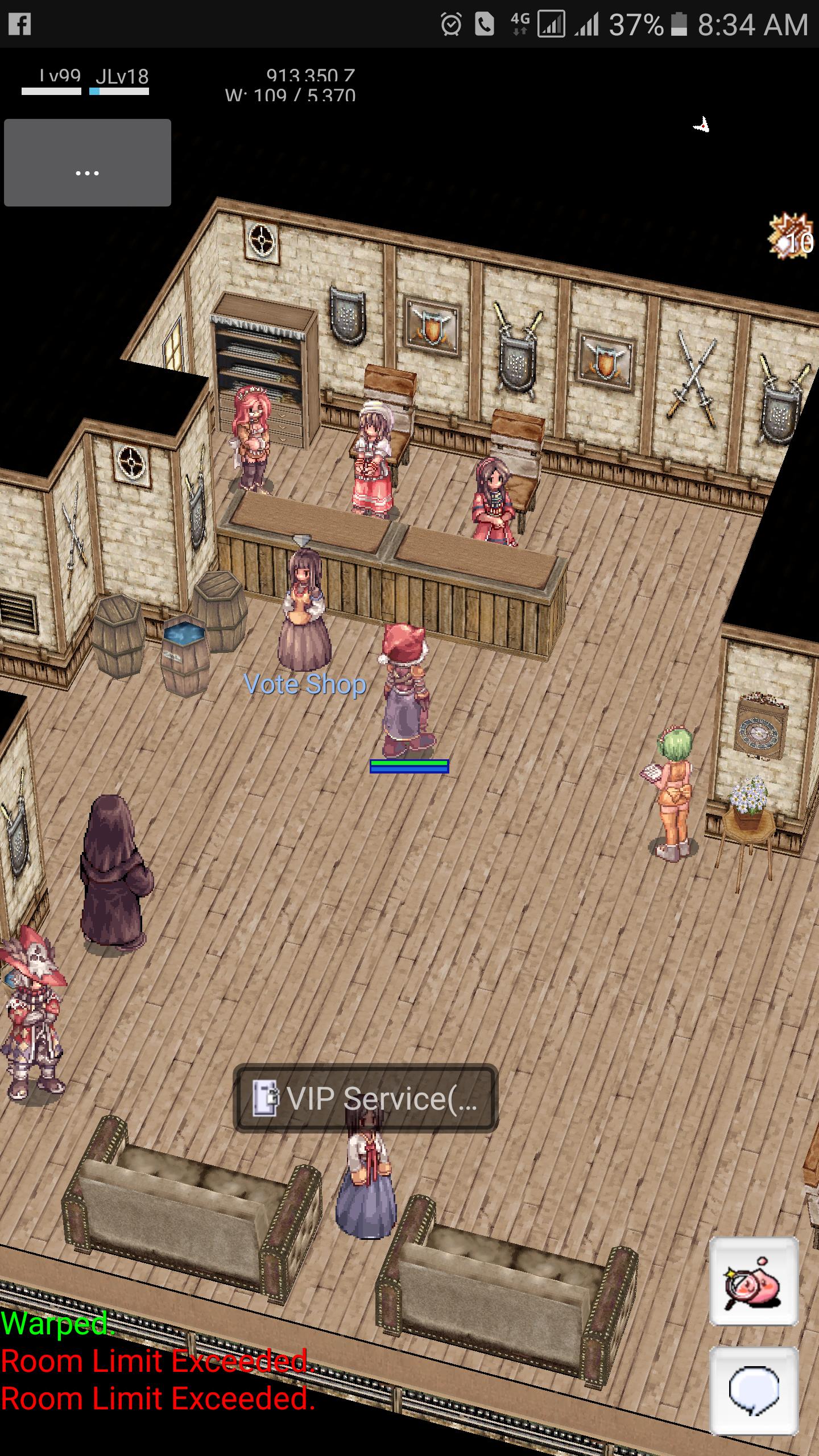Tap the alarm clock icon in the notification bar
Screen dimensions: 819x1456
[x=451, y=24]
